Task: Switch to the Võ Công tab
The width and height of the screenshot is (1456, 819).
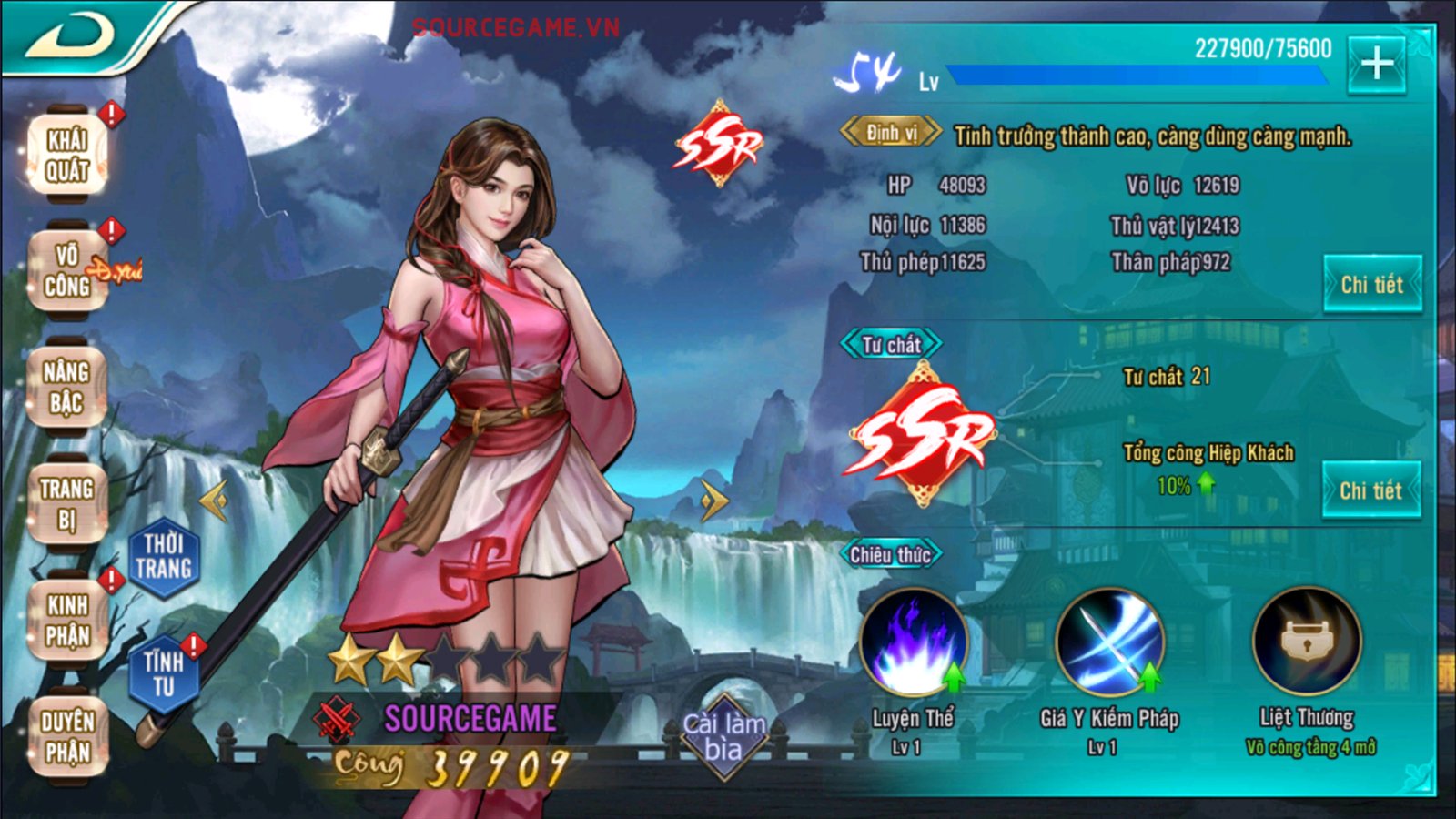Action: (x=67, y=270)
